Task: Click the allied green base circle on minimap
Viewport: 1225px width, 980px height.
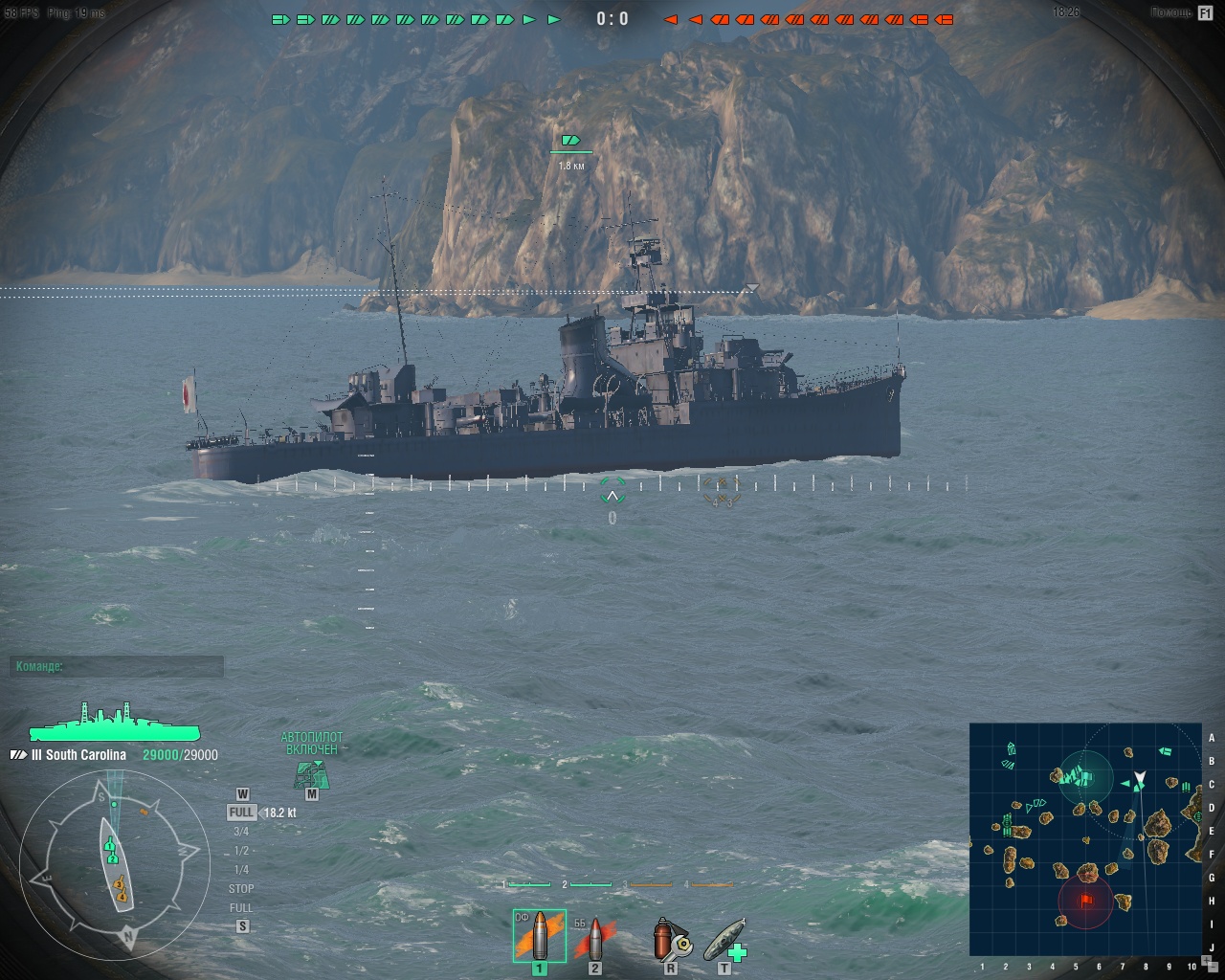Action: coord(1085,775)
